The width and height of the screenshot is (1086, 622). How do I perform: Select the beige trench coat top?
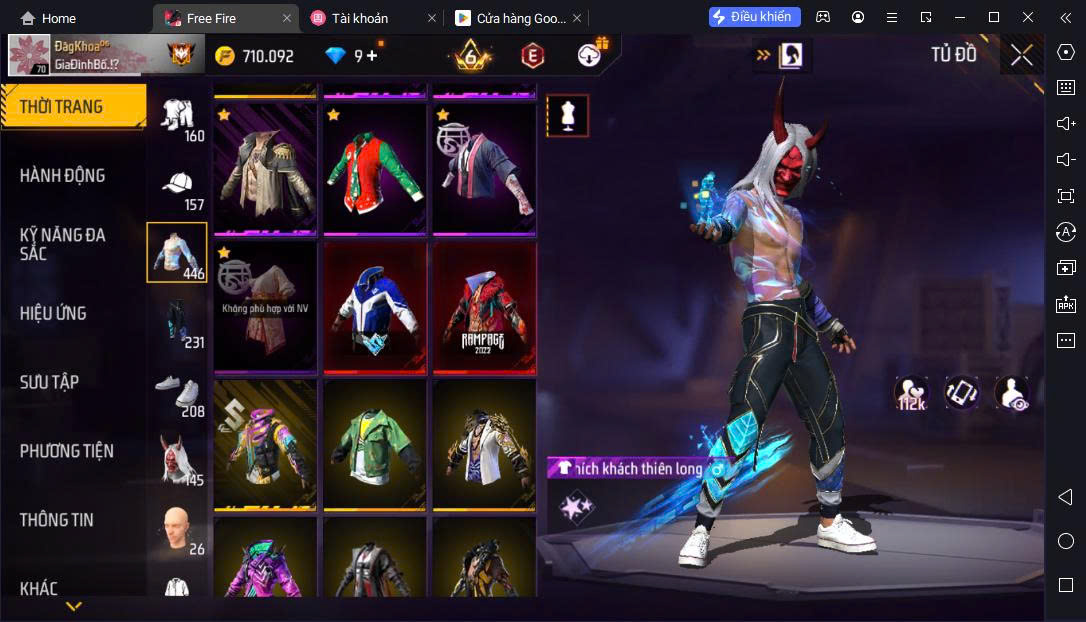(265, 167)
